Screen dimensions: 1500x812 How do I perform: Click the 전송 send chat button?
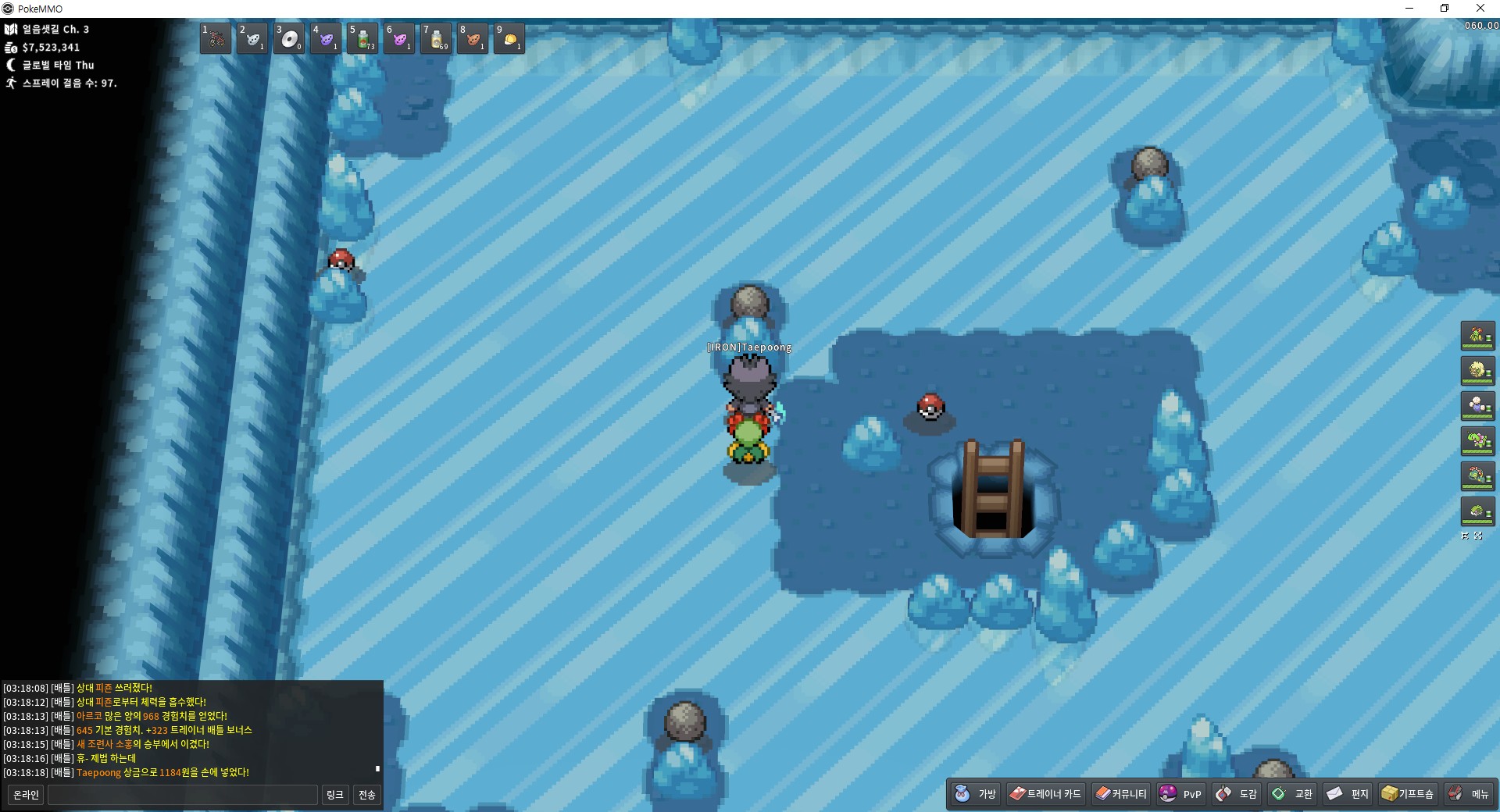click(x=367, y=795)
